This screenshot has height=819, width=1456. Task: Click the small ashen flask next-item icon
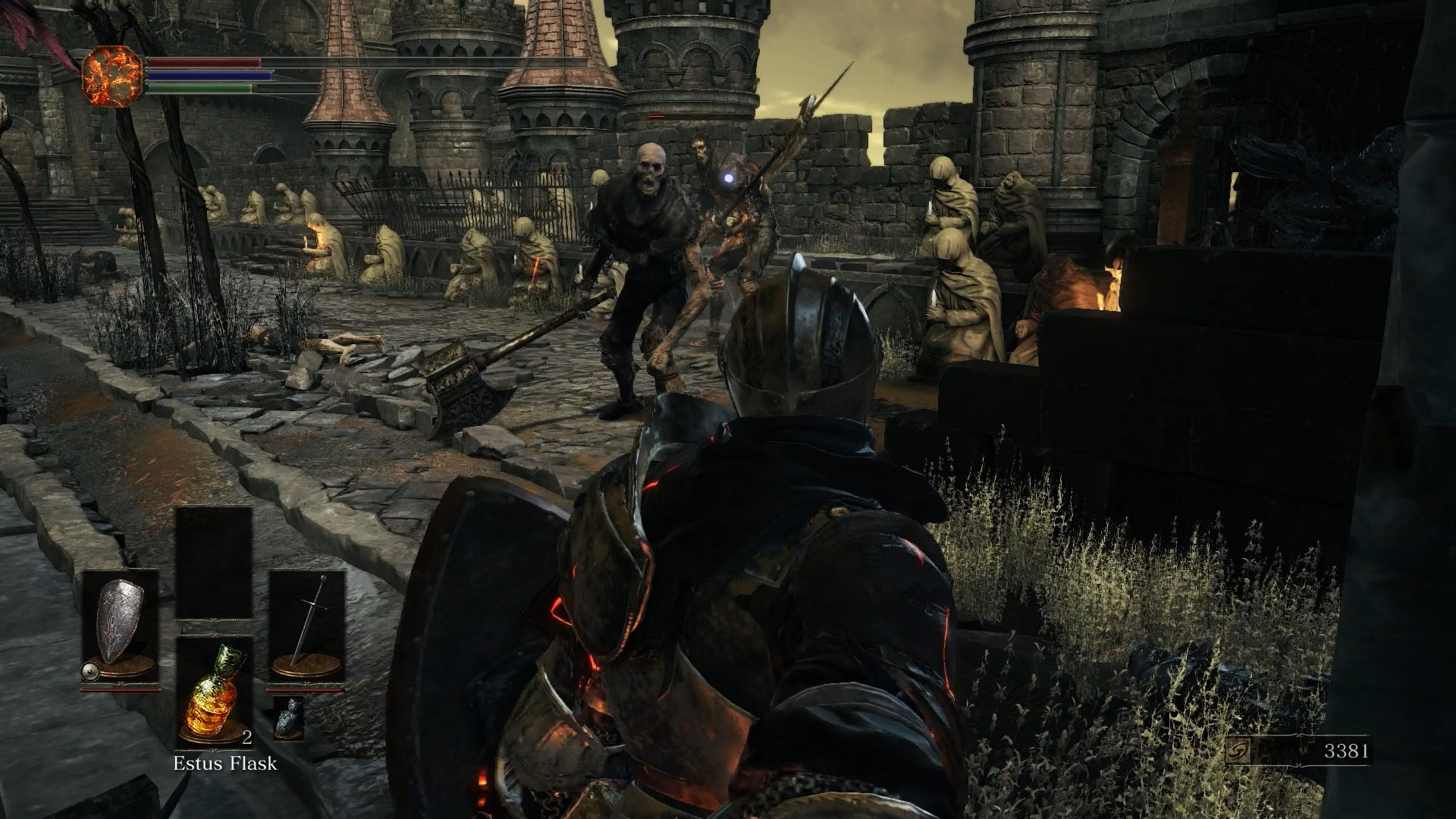click(289, 717)
